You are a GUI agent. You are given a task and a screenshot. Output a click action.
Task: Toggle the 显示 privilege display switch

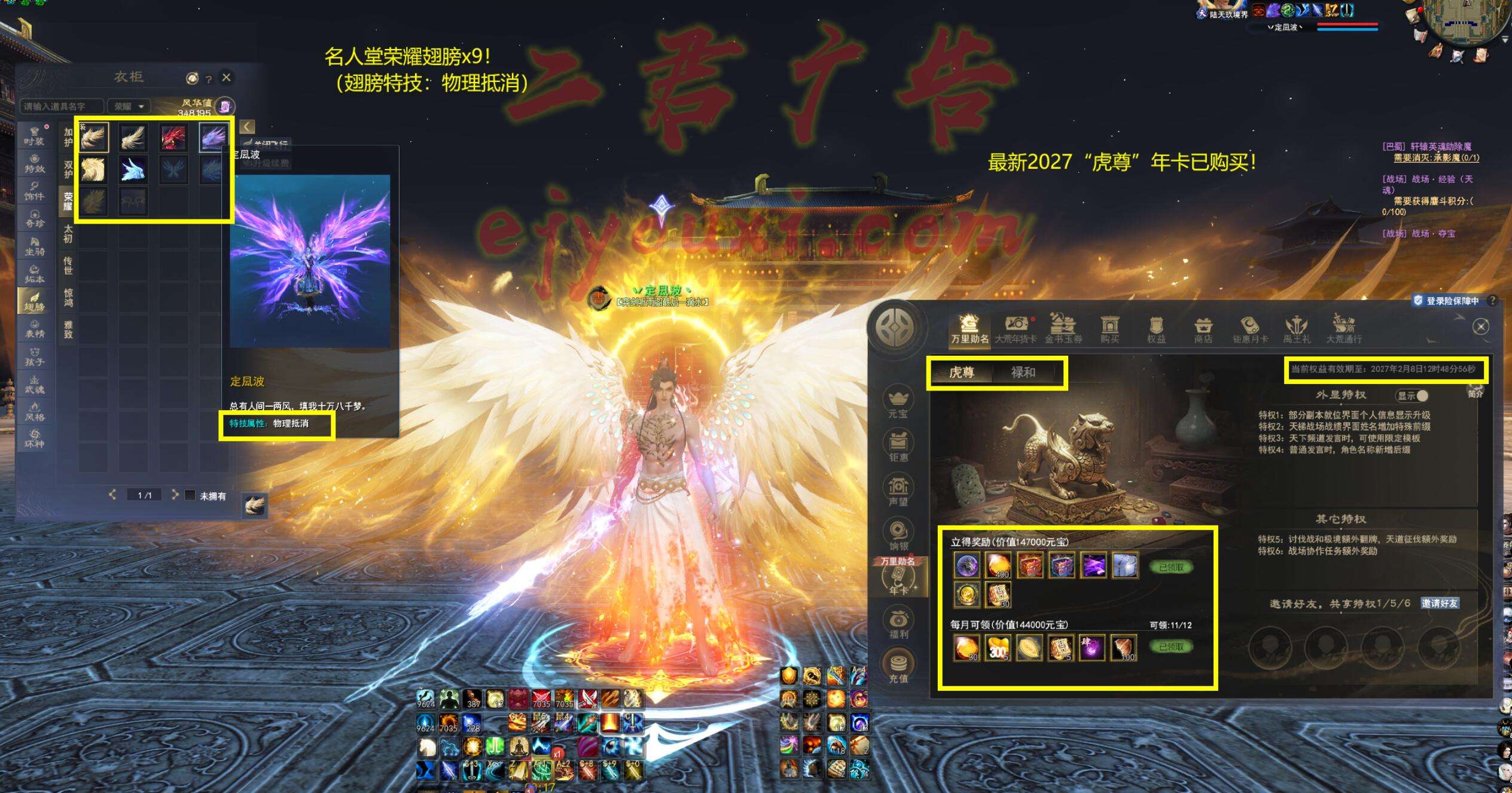tap(1412, 396)
